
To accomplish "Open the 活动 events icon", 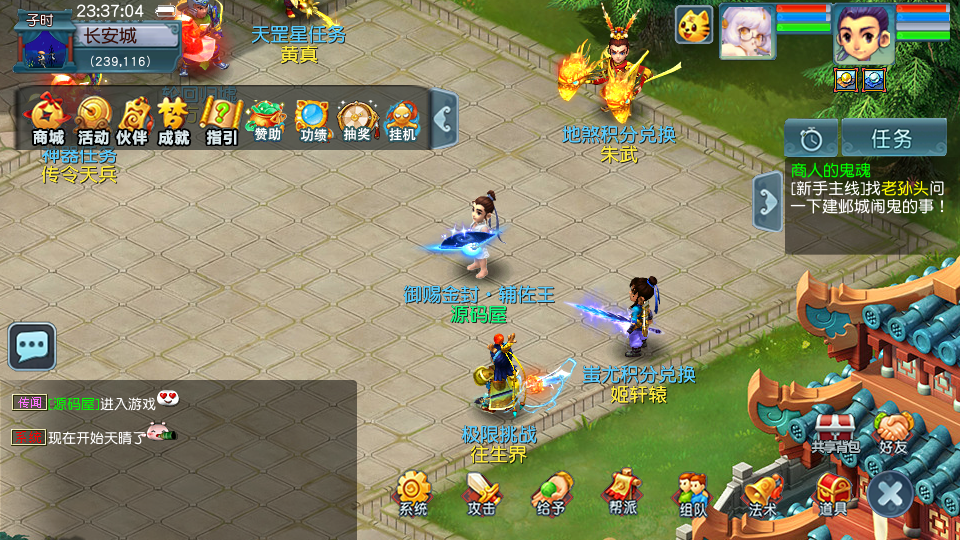I will [x=93, y=120].
